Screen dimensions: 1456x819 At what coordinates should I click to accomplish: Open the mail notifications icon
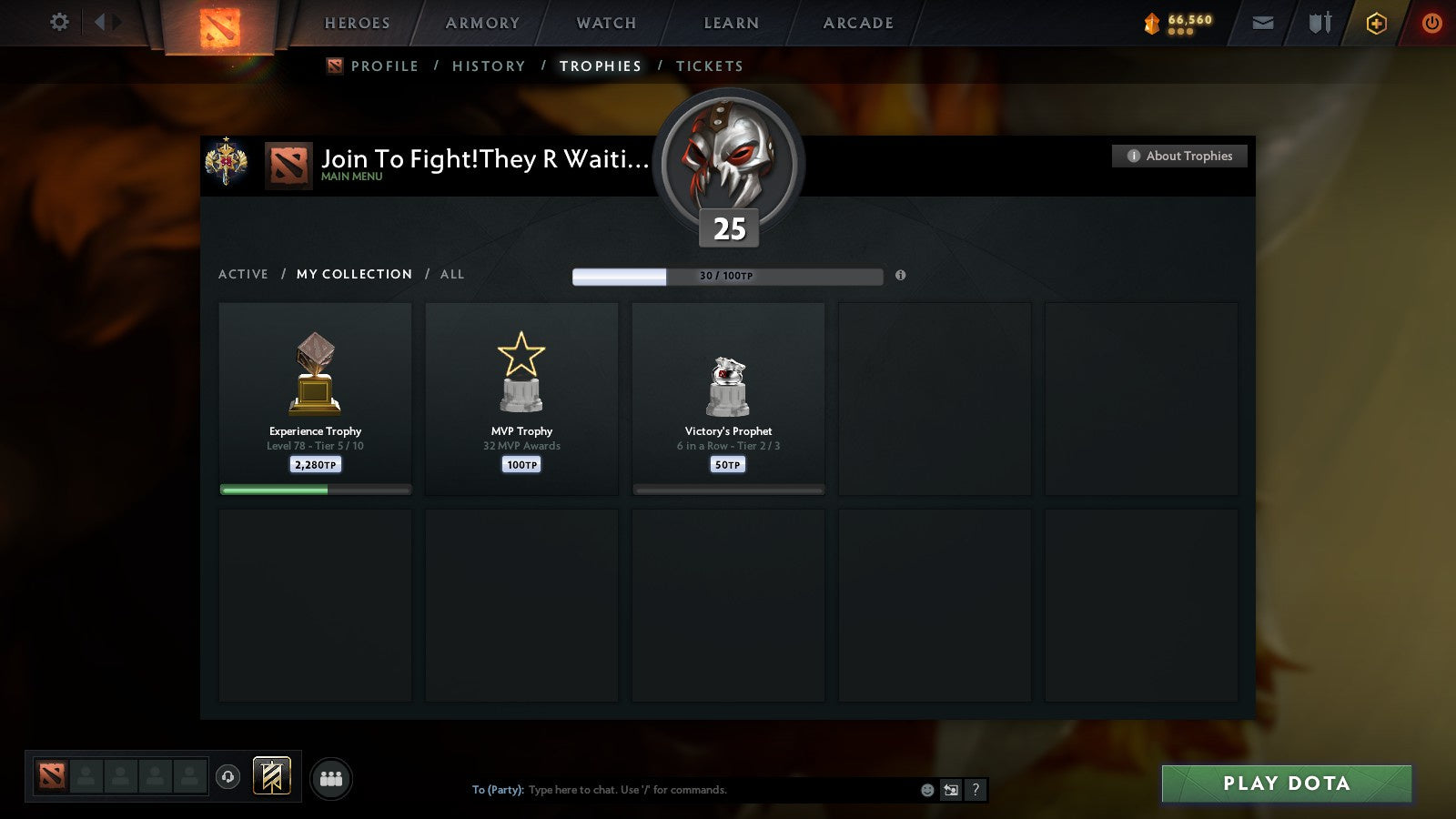[x=1263, y=23]
